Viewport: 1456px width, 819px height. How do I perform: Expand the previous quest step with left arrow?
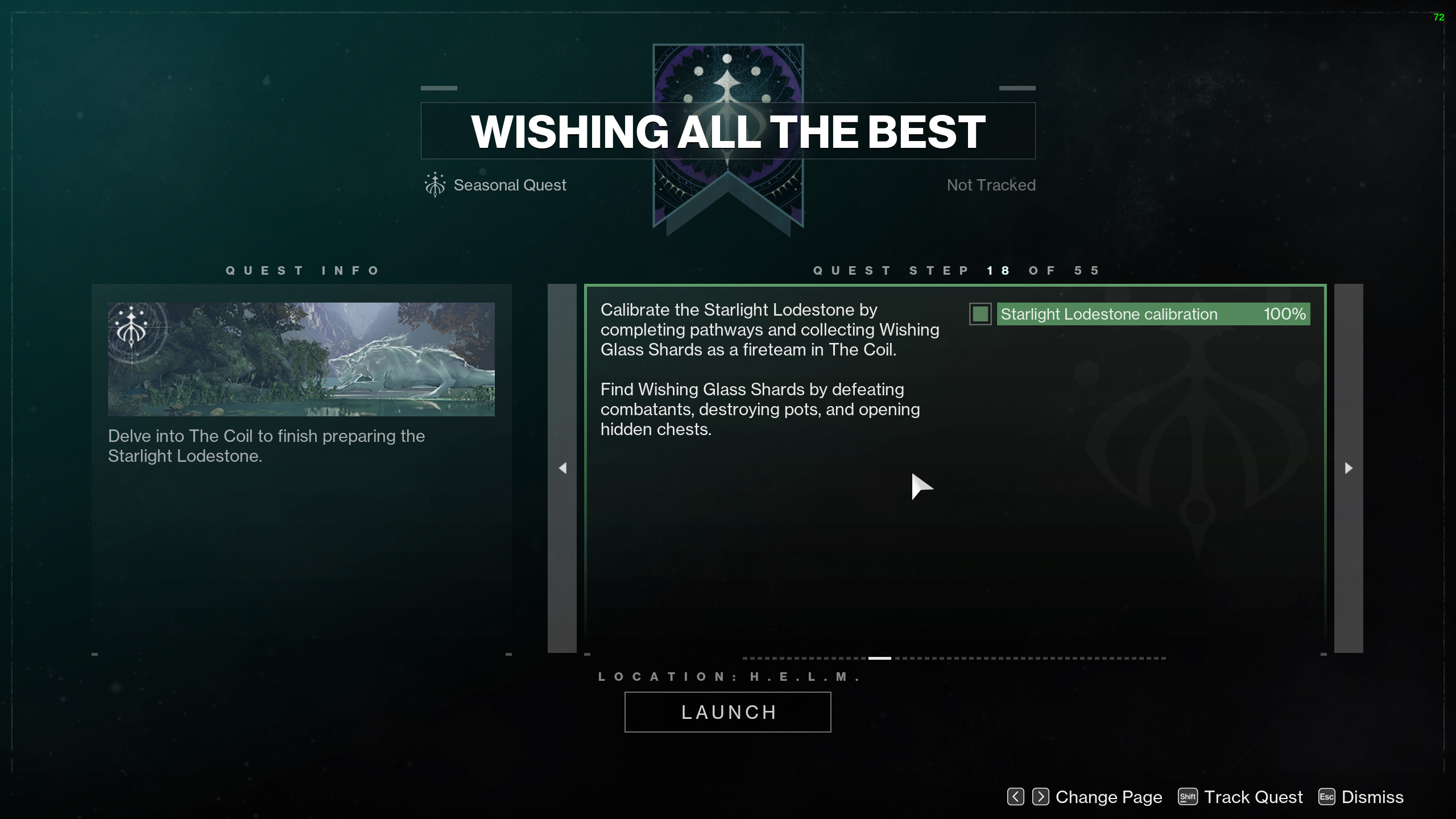[562, 468]
